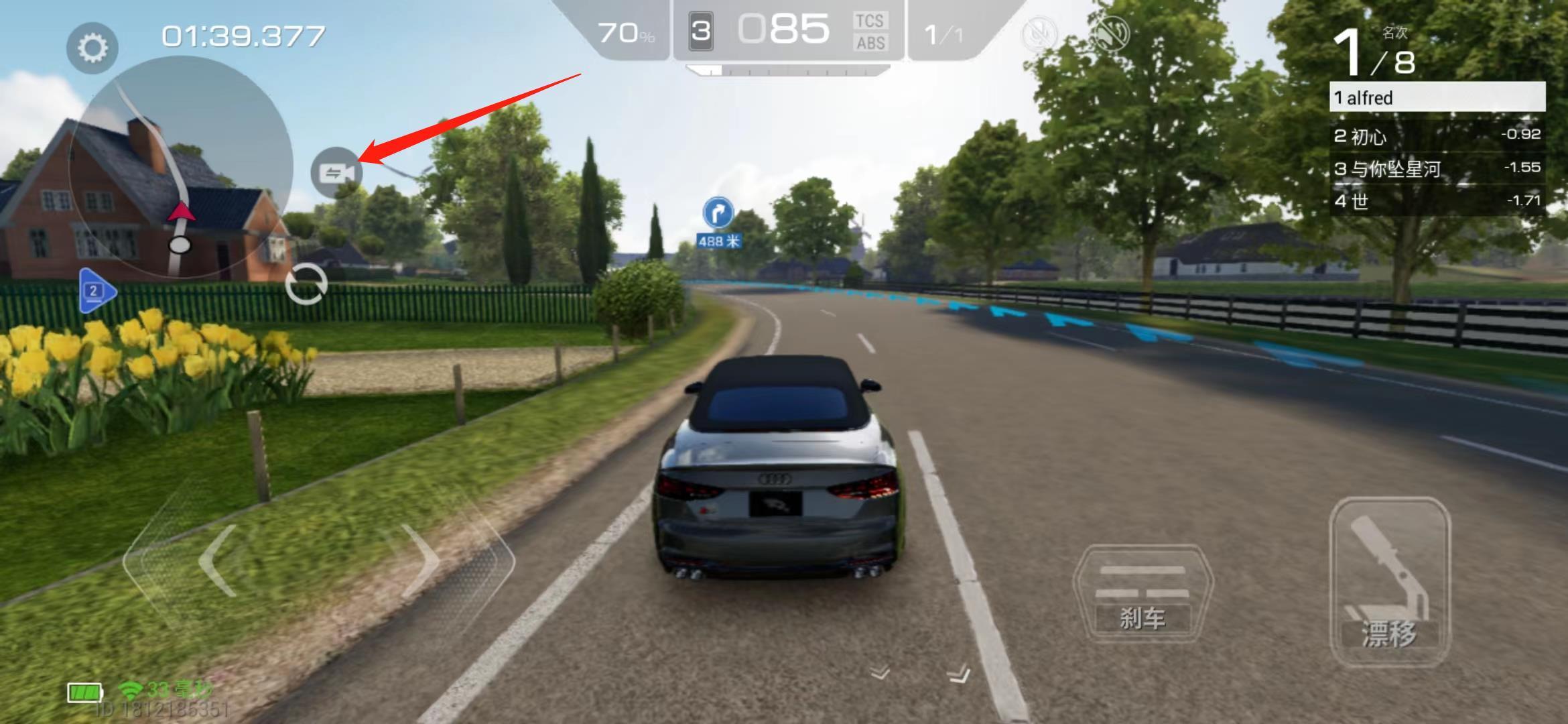Steer right with the right arrow

[x=420, y=560]
